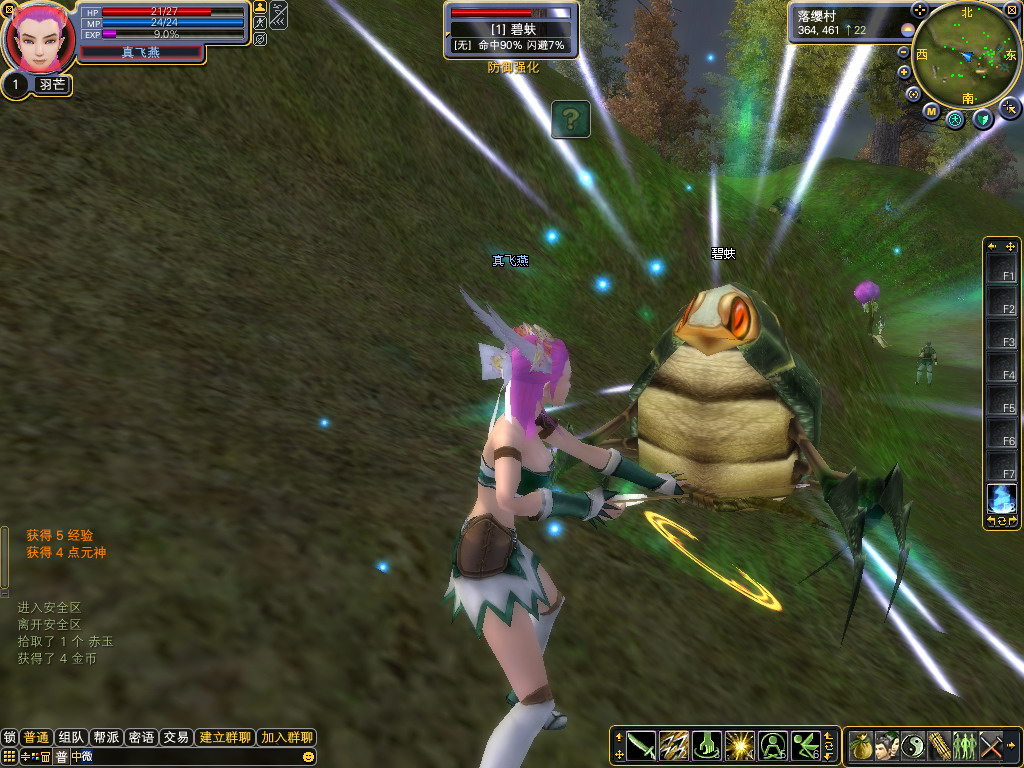Activate the sword attack skill
The height and width of the screenshot is (768, 1024).
point(641,745)
